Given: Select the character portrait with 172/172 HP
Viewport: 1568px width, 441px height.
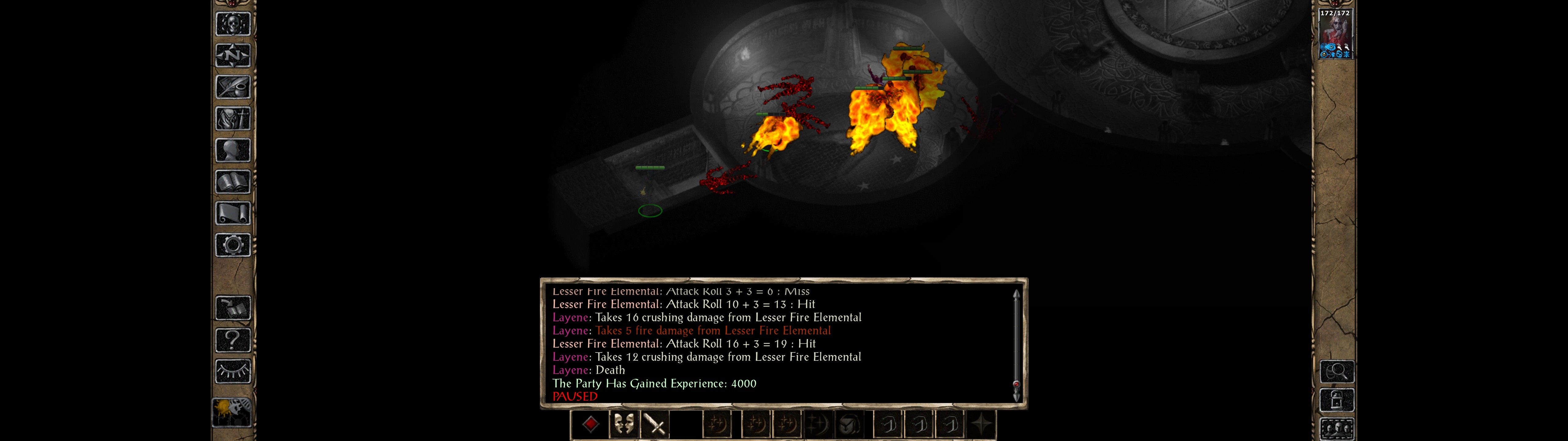Looking at the screenshot, I should [x=1335, y=33].
